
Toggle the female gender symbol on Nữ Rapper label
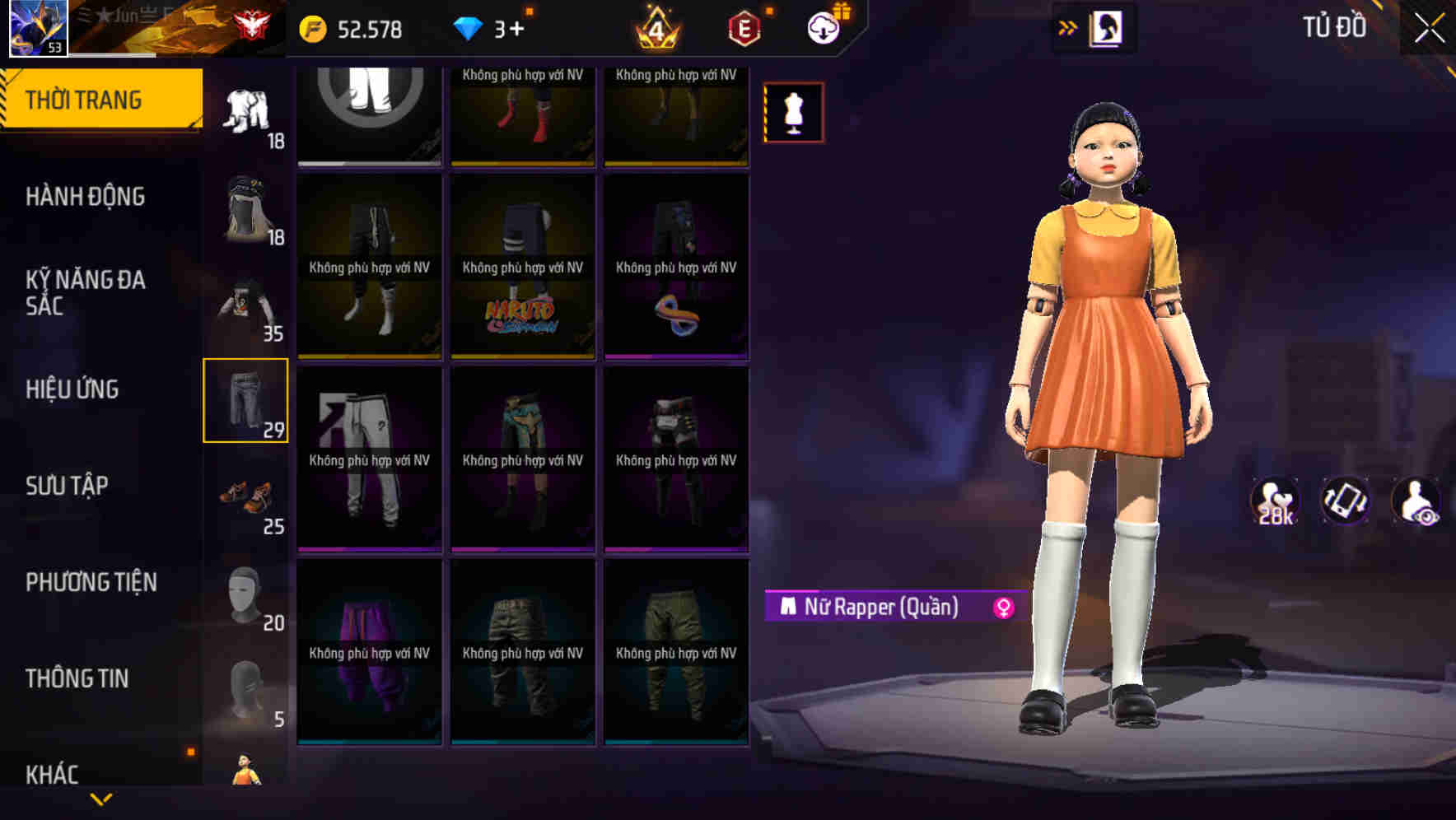pos(1003,607)
